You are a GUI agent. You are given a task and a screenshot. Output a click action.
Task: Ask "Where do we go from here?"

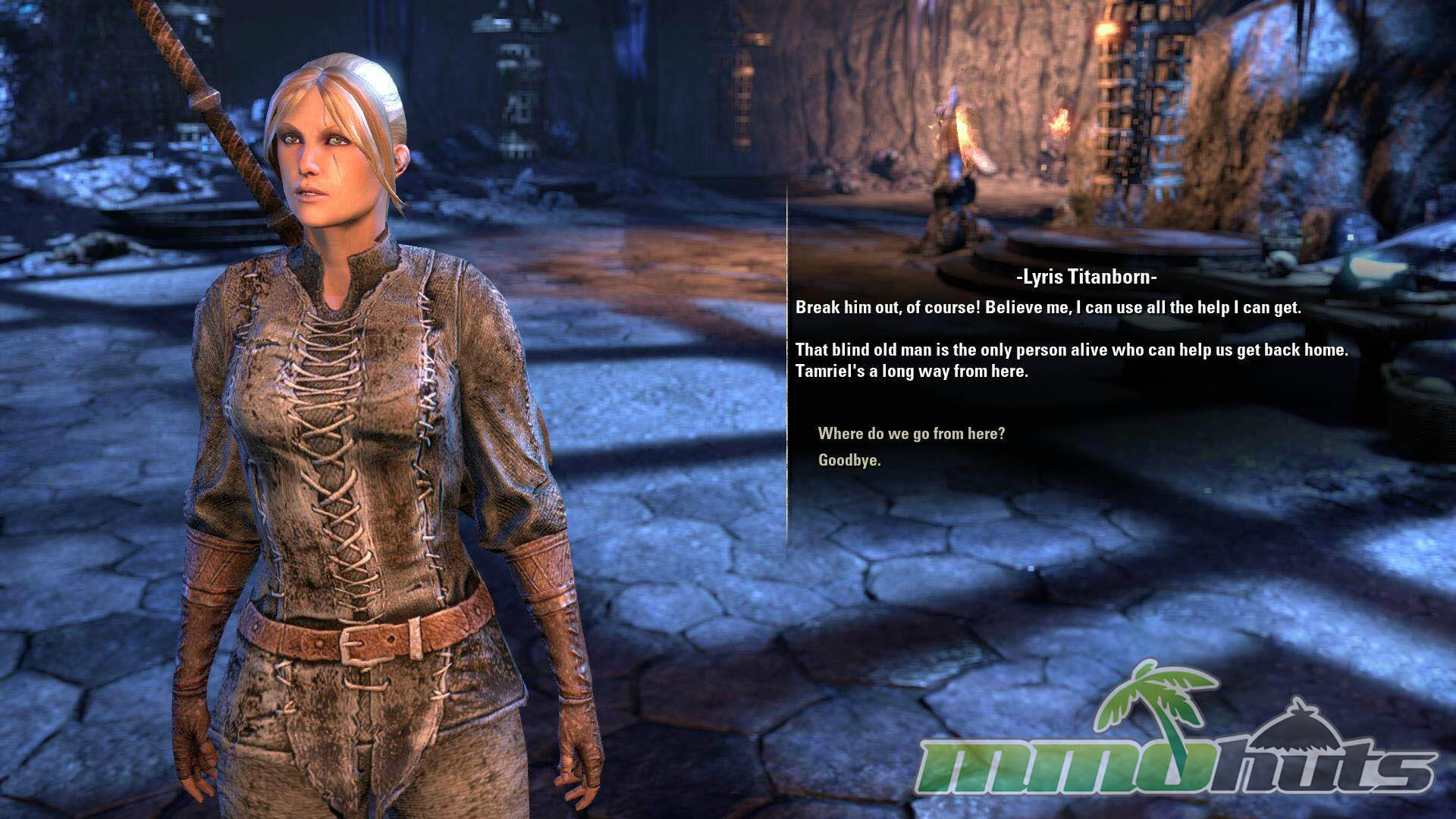click(911, 434)
